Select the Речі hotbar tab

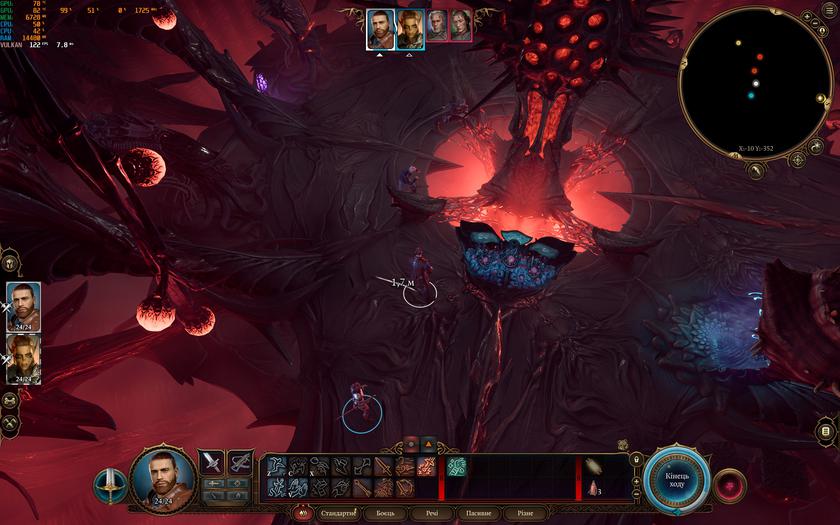click(431, 513)
